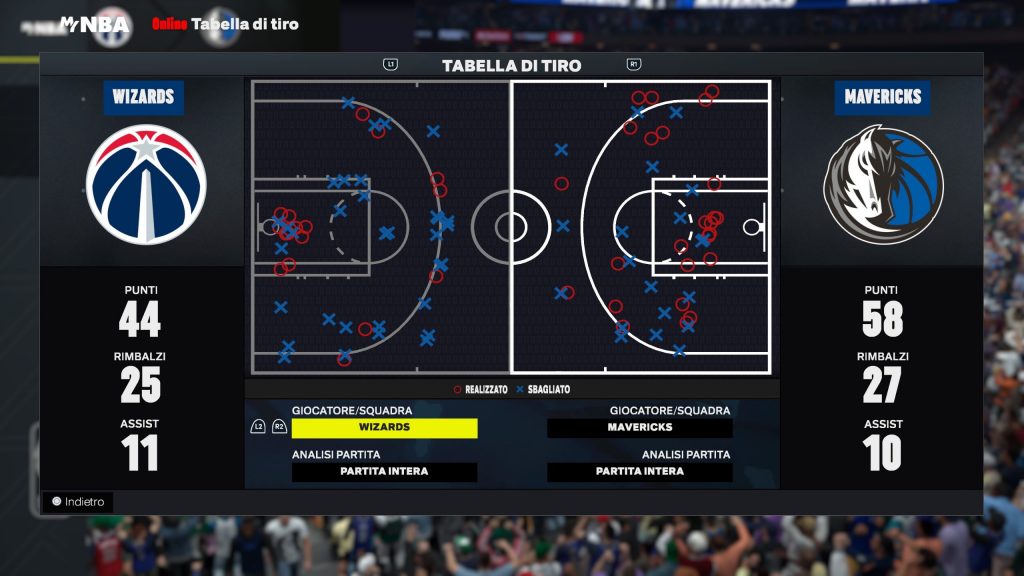Choose the Mavericks Giocatore/Squadra selector

pos(640,428)
